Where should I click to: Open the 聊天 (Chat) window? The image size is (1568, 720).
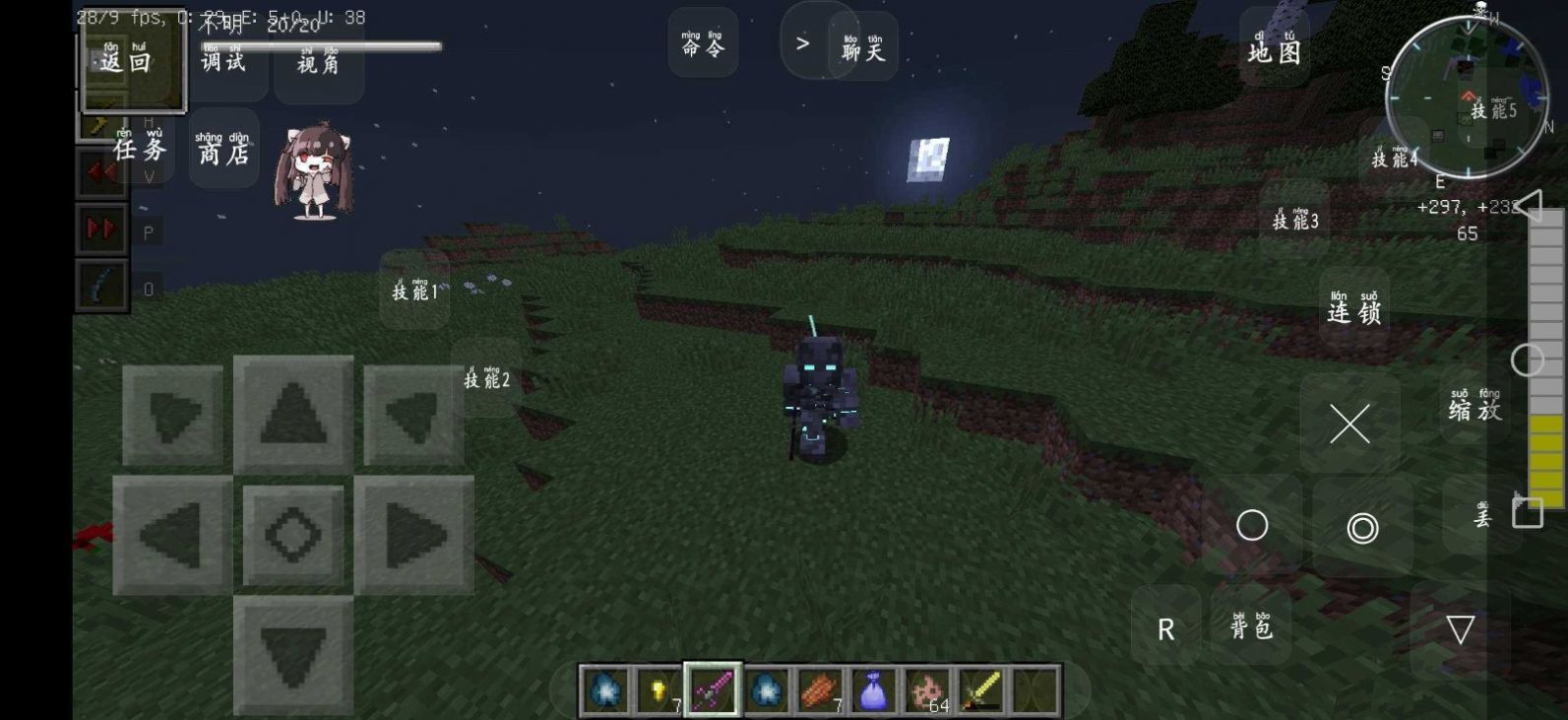coord(863,47)
